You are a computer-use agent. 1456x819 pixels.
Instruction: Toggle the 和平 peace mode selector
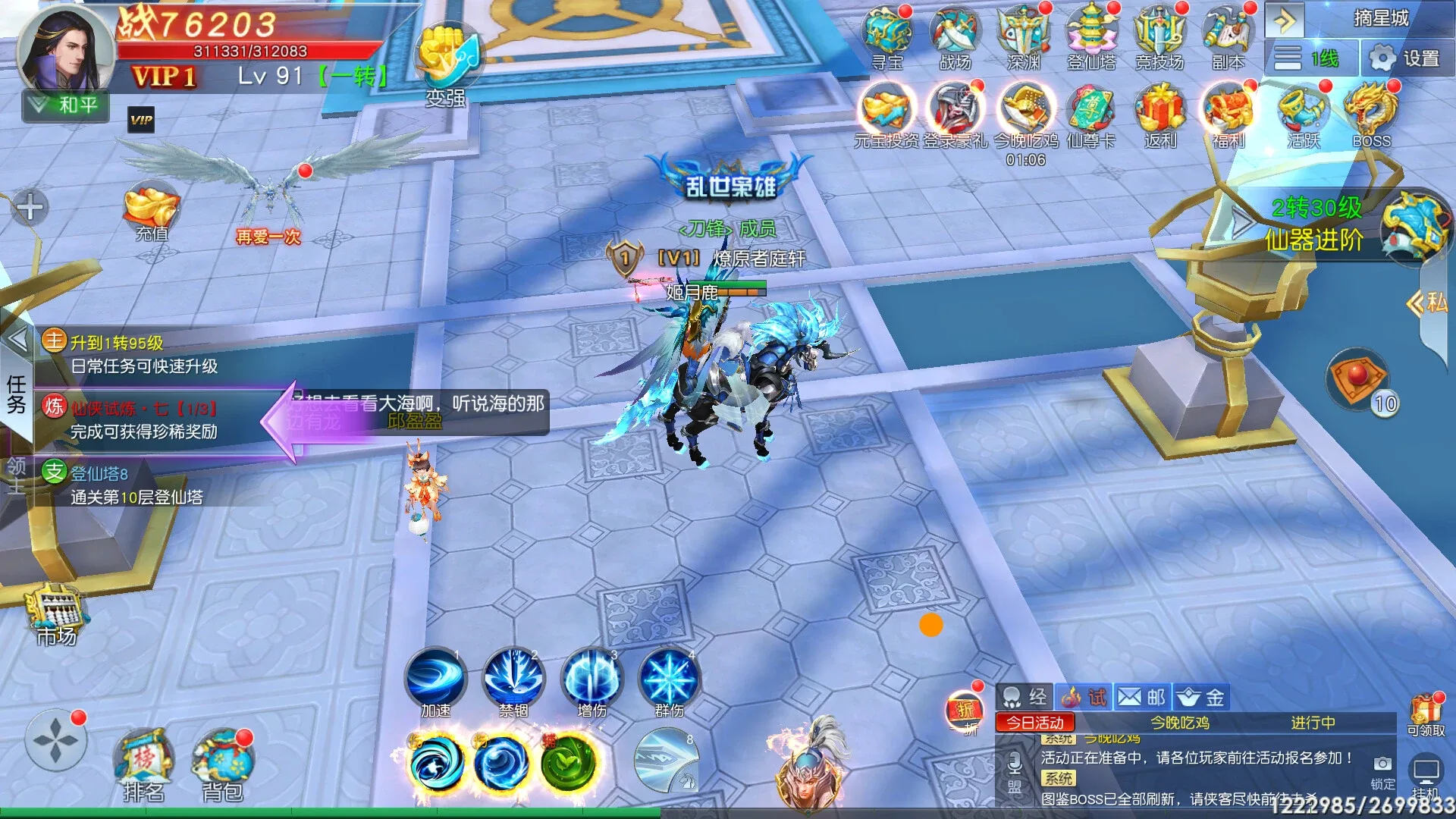tap(64, 106)
